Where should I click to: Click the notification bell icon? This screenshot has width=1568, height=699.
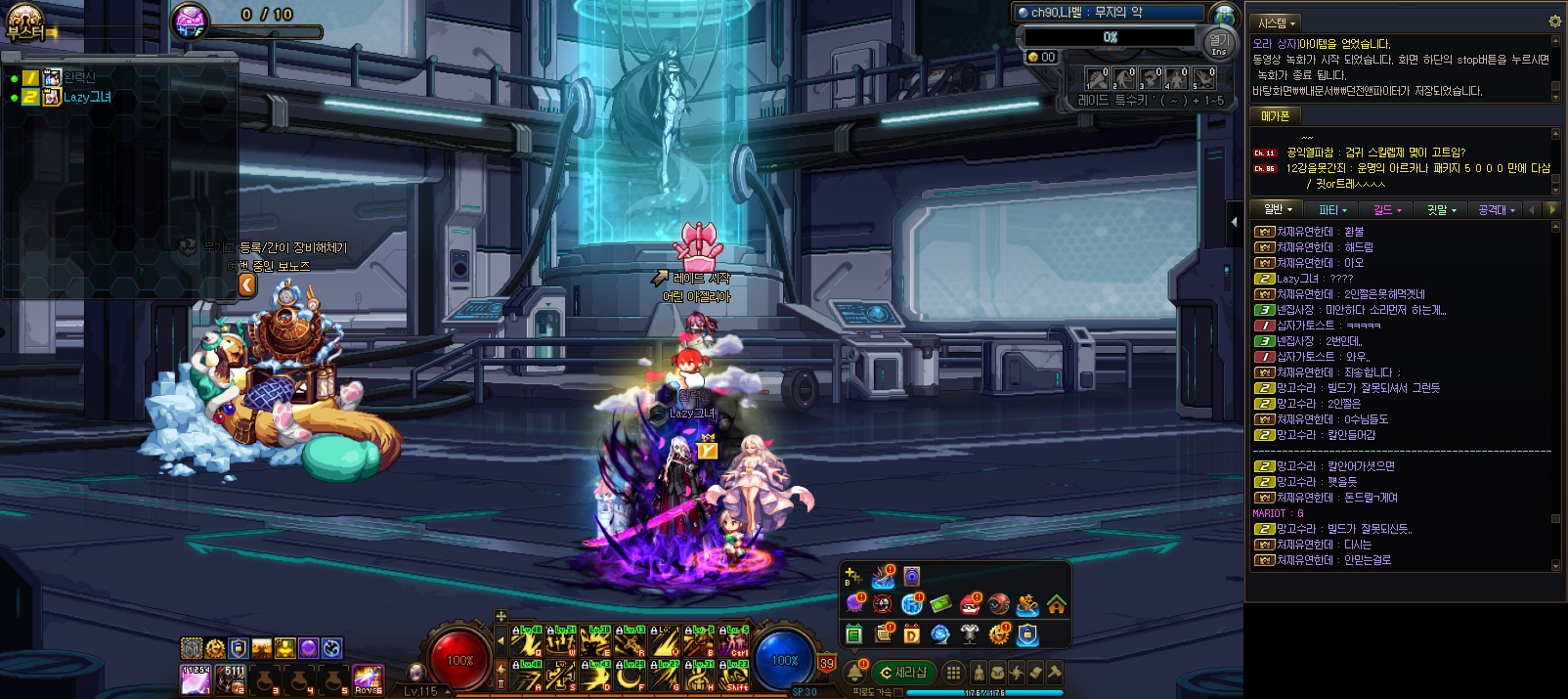pos(854,672)
